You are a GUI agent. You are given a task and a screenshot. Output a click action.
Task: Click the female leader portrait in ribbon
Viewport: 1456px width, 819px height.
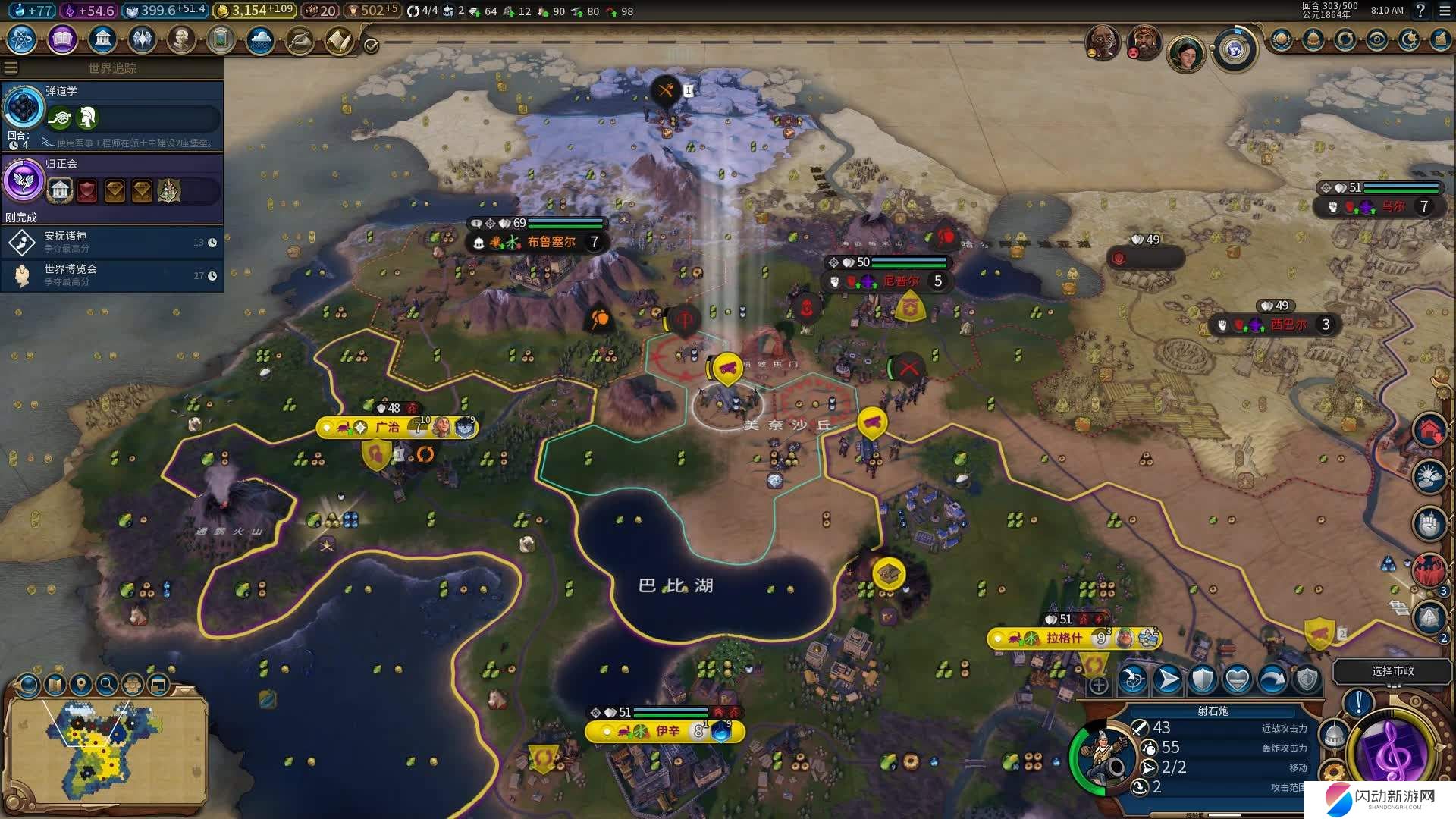(x=1186, y=53)
